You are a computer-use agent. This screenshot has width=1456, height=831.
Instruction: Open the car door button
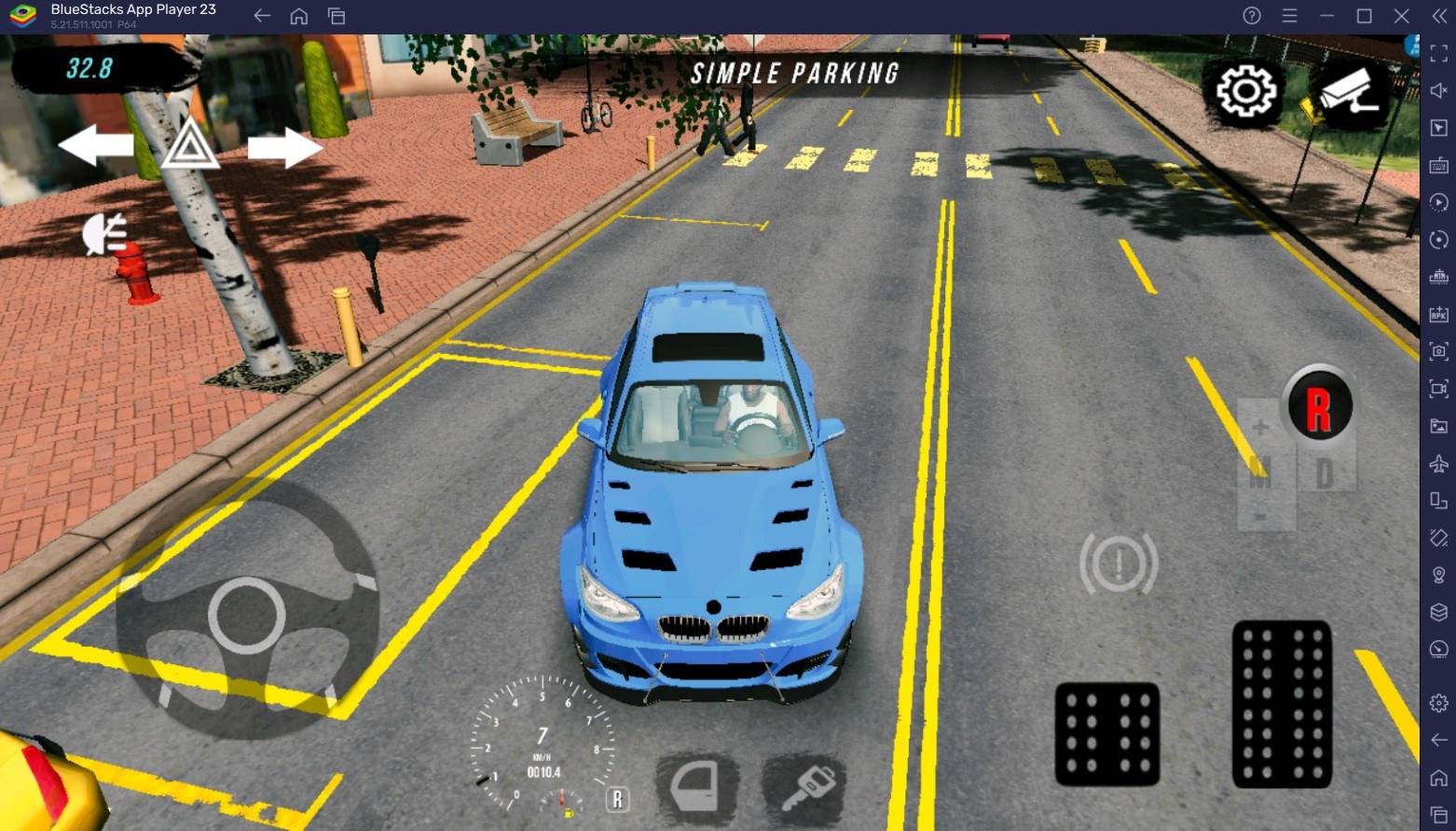tap(697, 787)
